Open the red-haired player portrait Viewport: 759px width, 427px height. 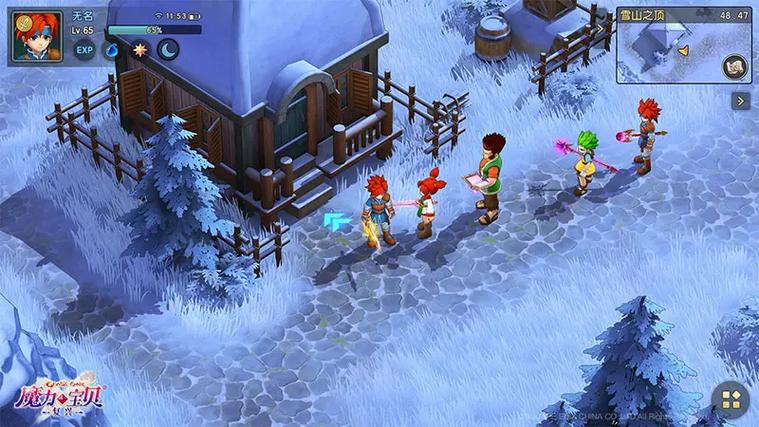click(37, 35)
